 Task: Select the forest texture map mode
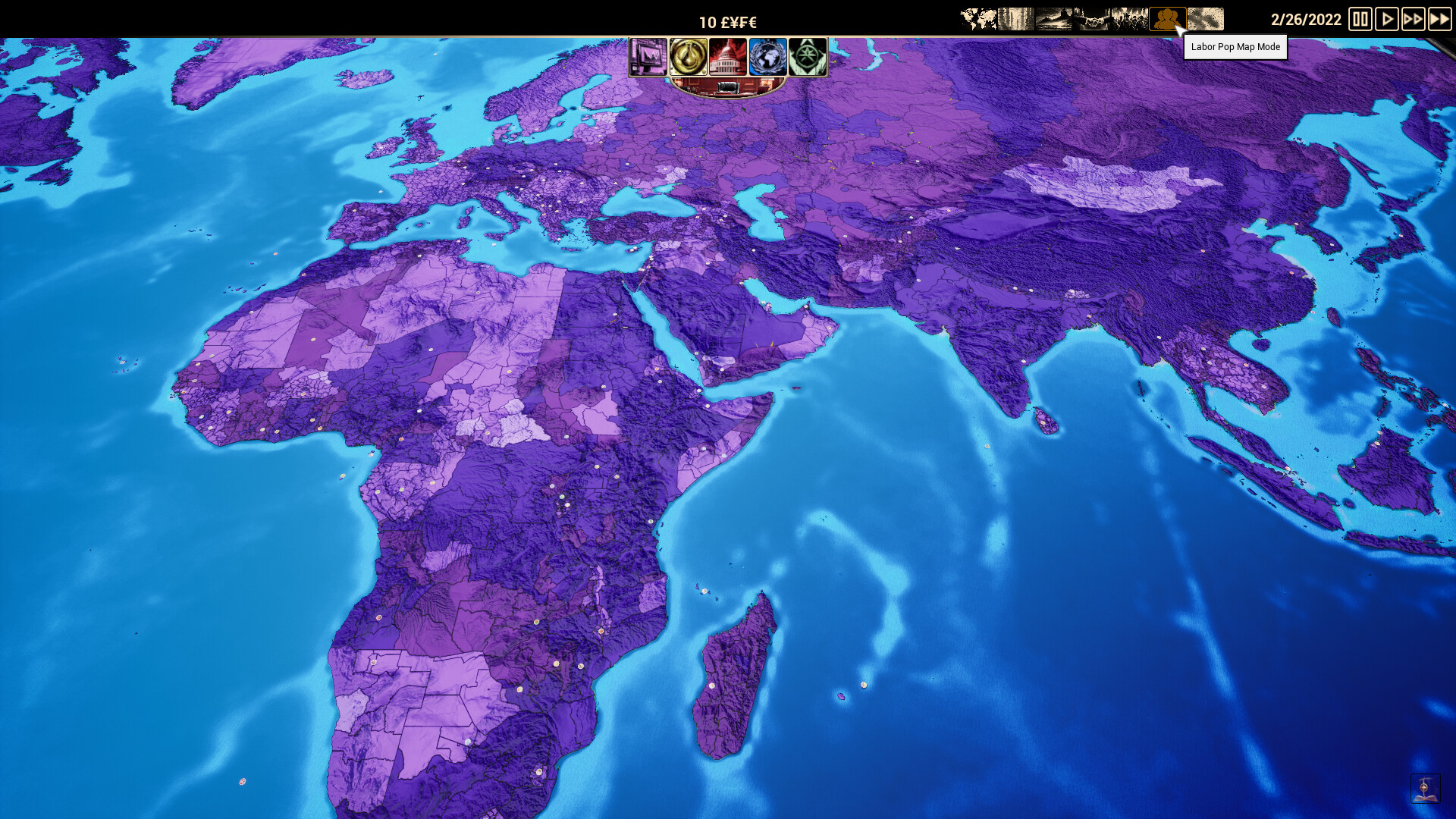1016,16
